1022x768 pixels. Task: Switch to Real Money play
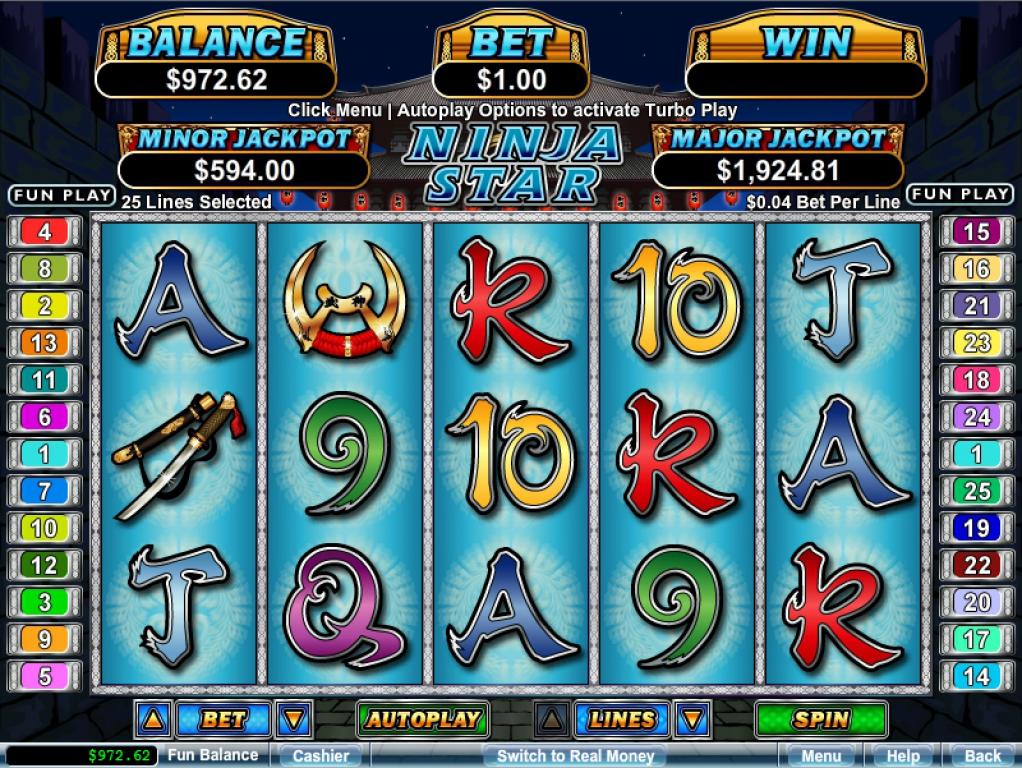pos(575,756)
